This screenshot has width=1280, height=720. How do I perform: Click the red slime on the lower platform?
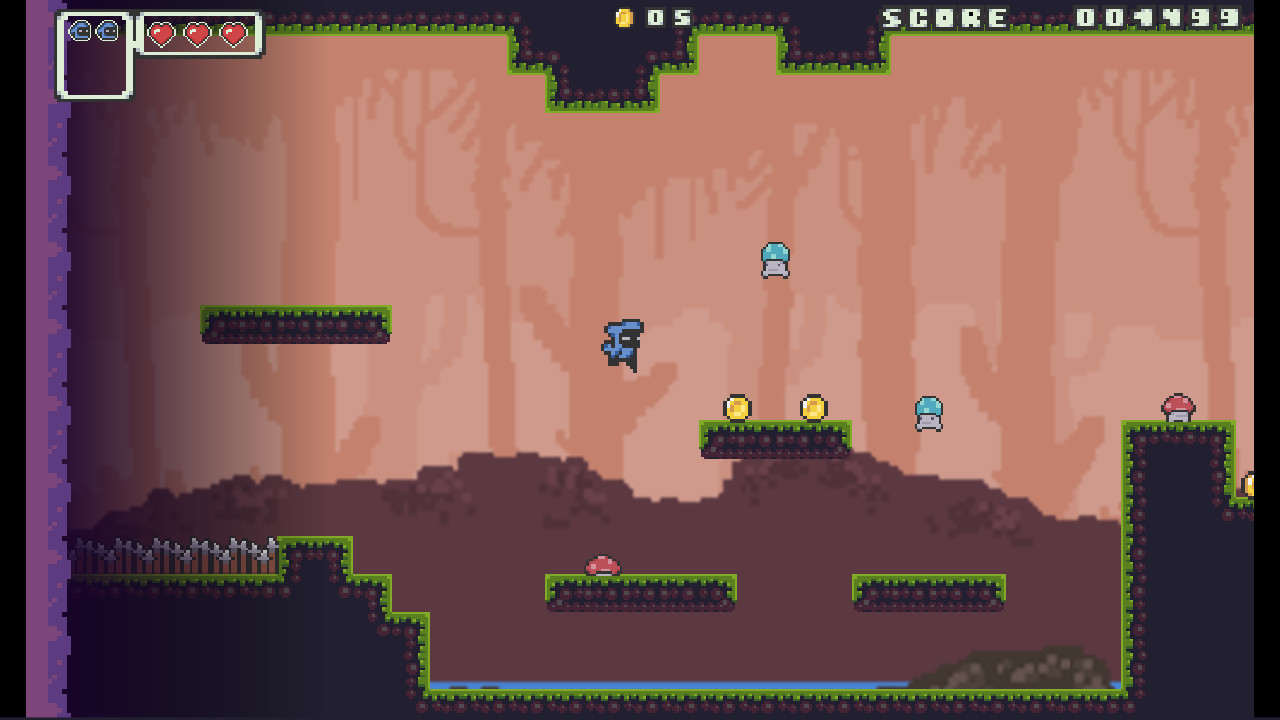click(602, 567)
